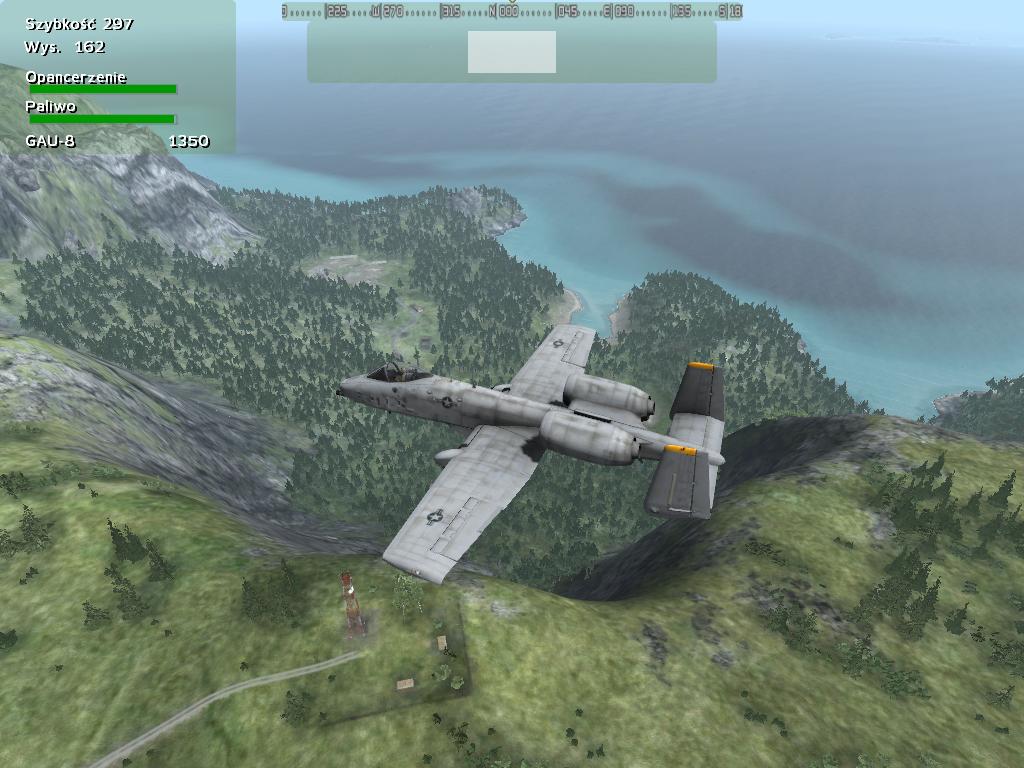
Task: Click the white rectangle in the top panel
Action: pyautogui.click(x=511, y=52)
